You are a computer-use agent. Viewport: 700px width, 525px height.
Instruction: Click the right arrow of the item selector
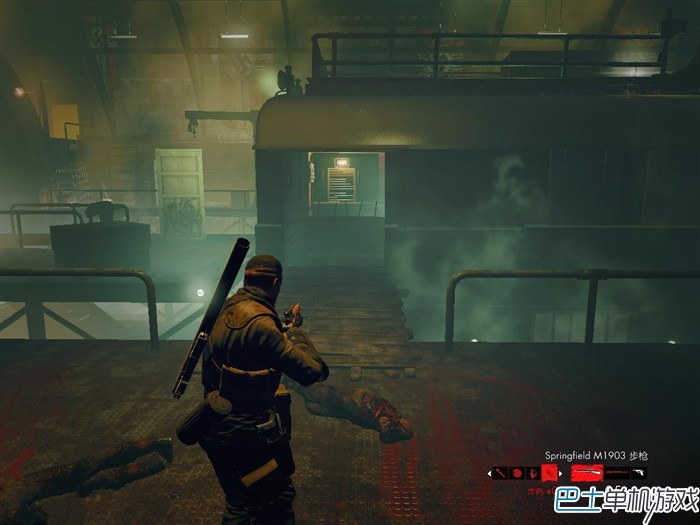point(560,473)
